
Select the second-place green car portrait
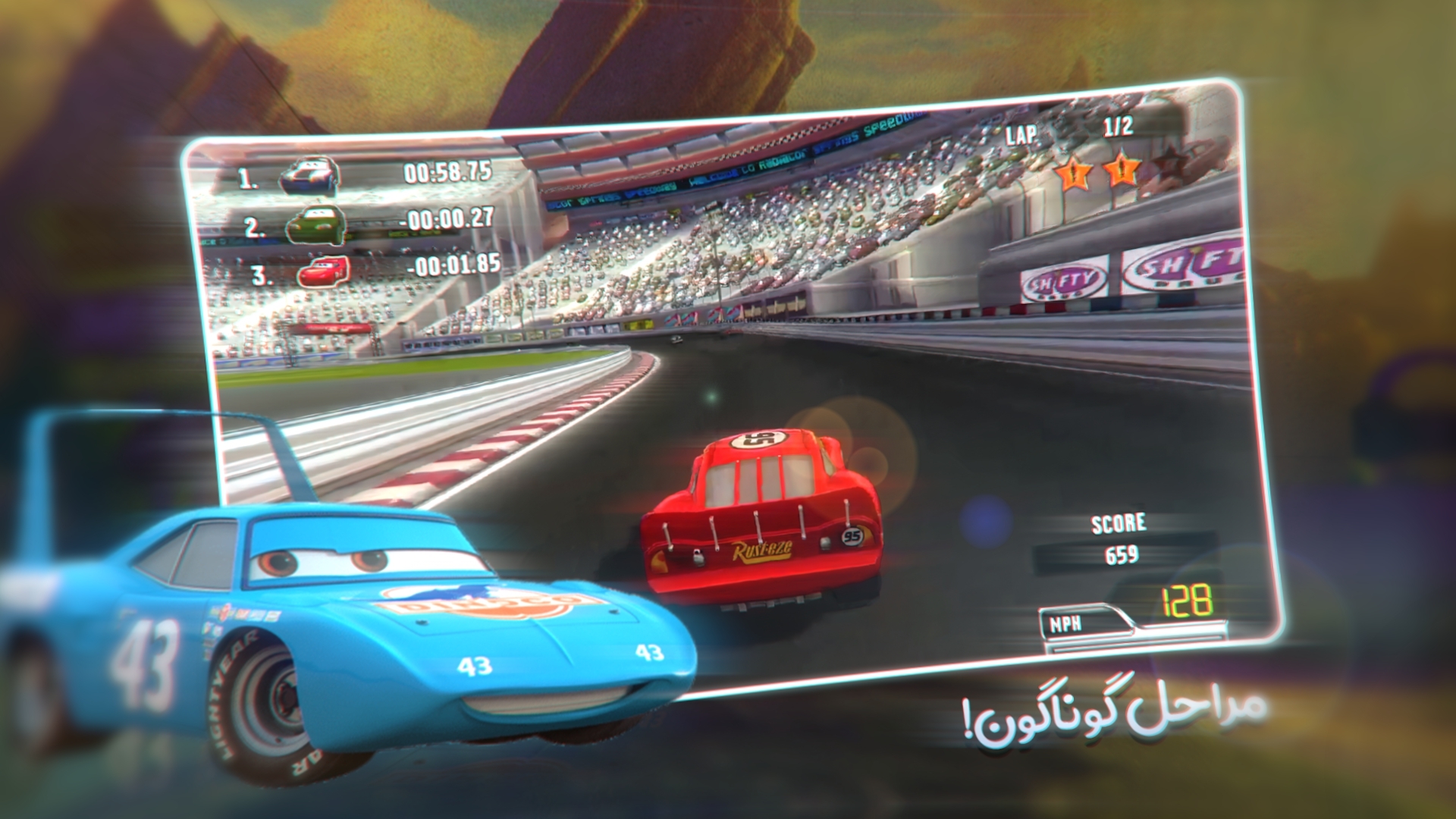[x=316, y=224]
